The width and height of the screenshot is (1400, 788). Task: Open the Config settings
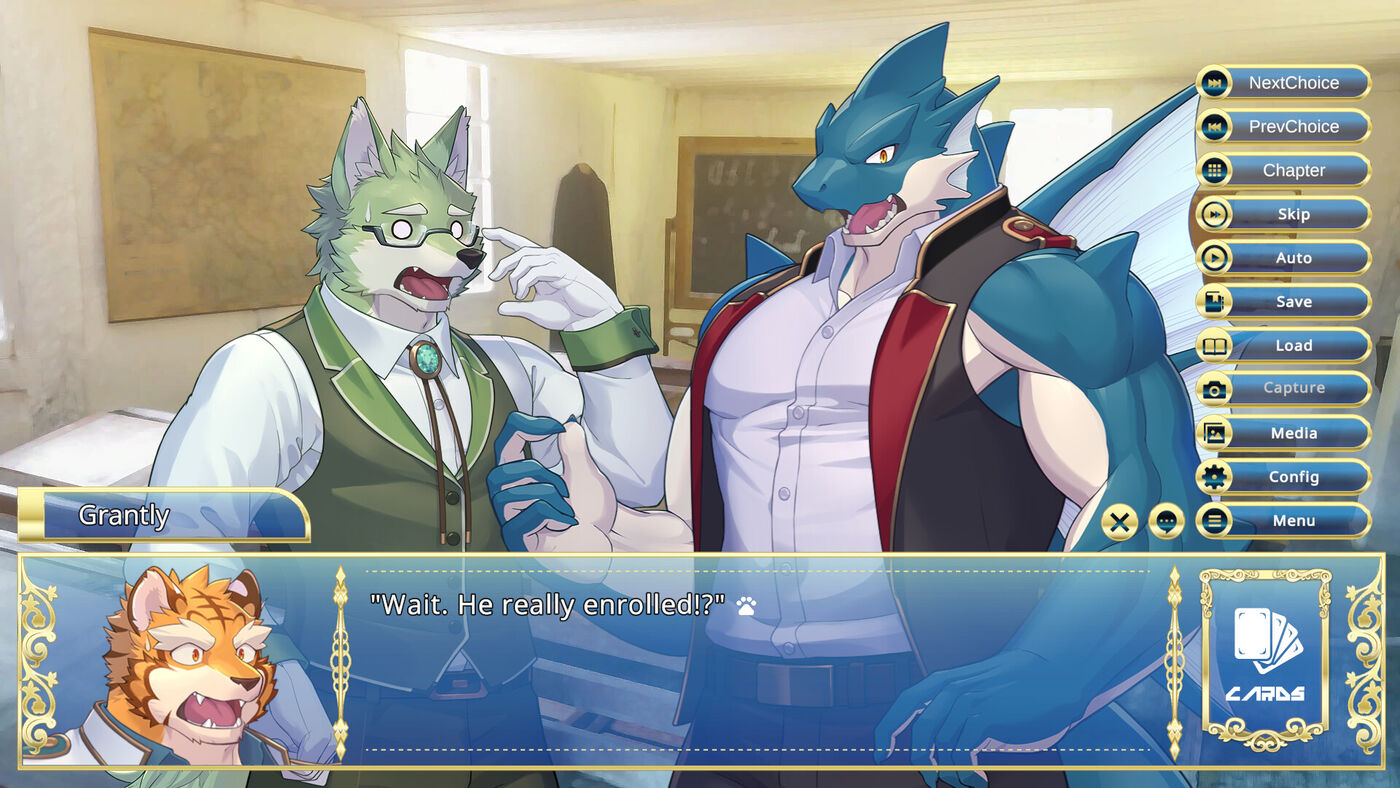click(1284, 477)
